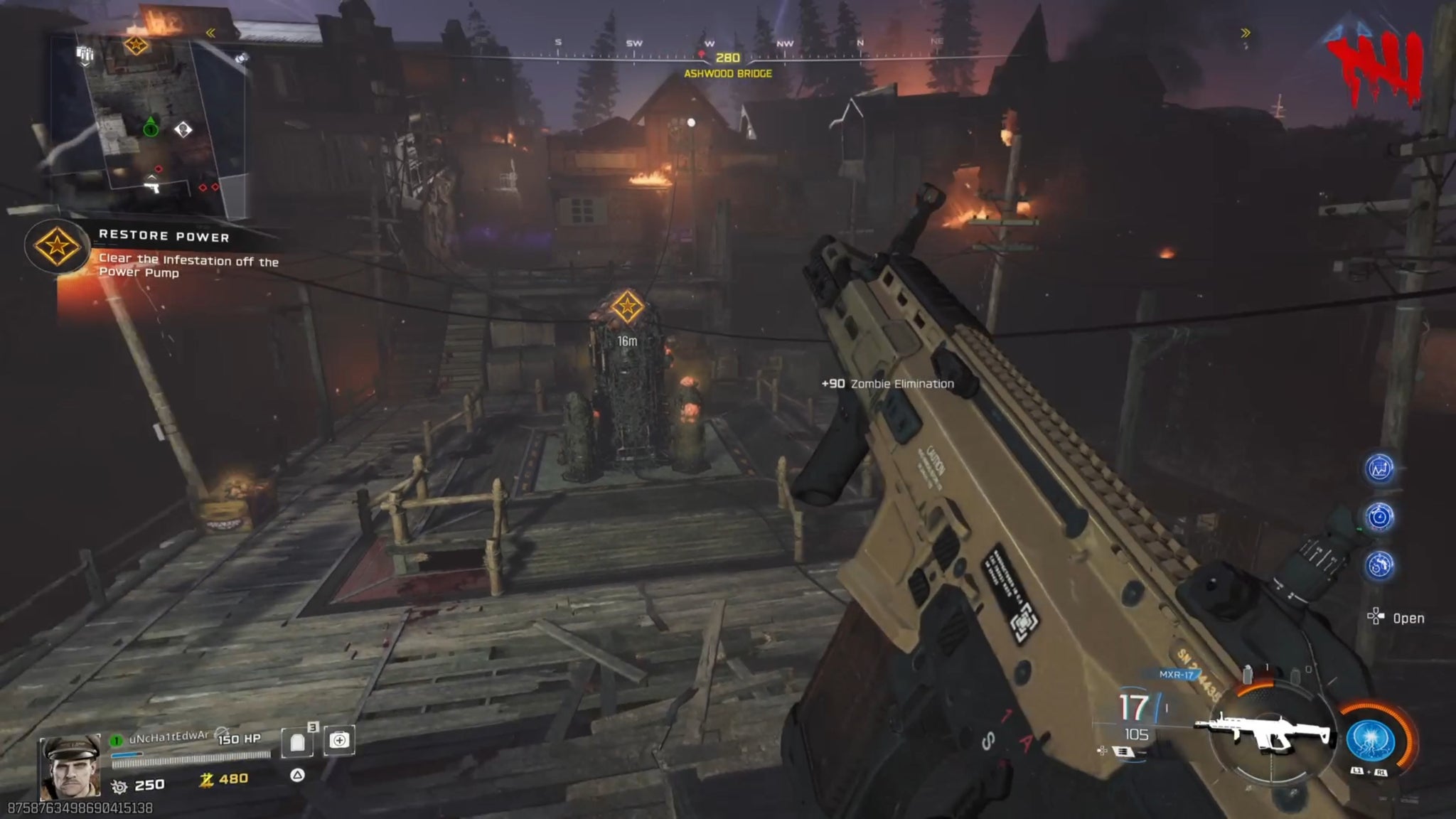
Task: Click the player character portrait
Action: click(x=70, y=766)
